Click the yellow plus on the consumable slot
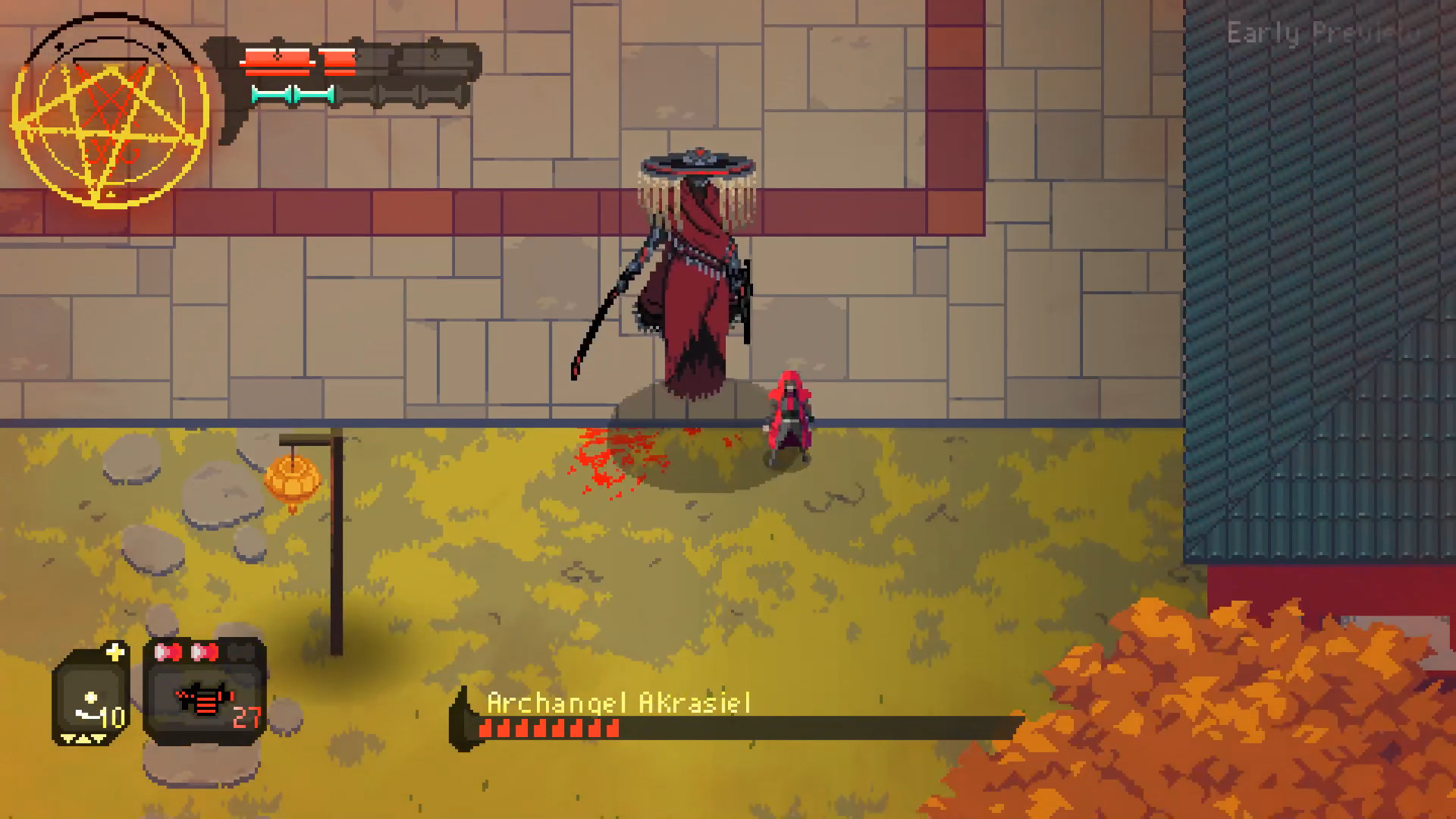This screenshot has width=1456, height=819. coord(115,651)
